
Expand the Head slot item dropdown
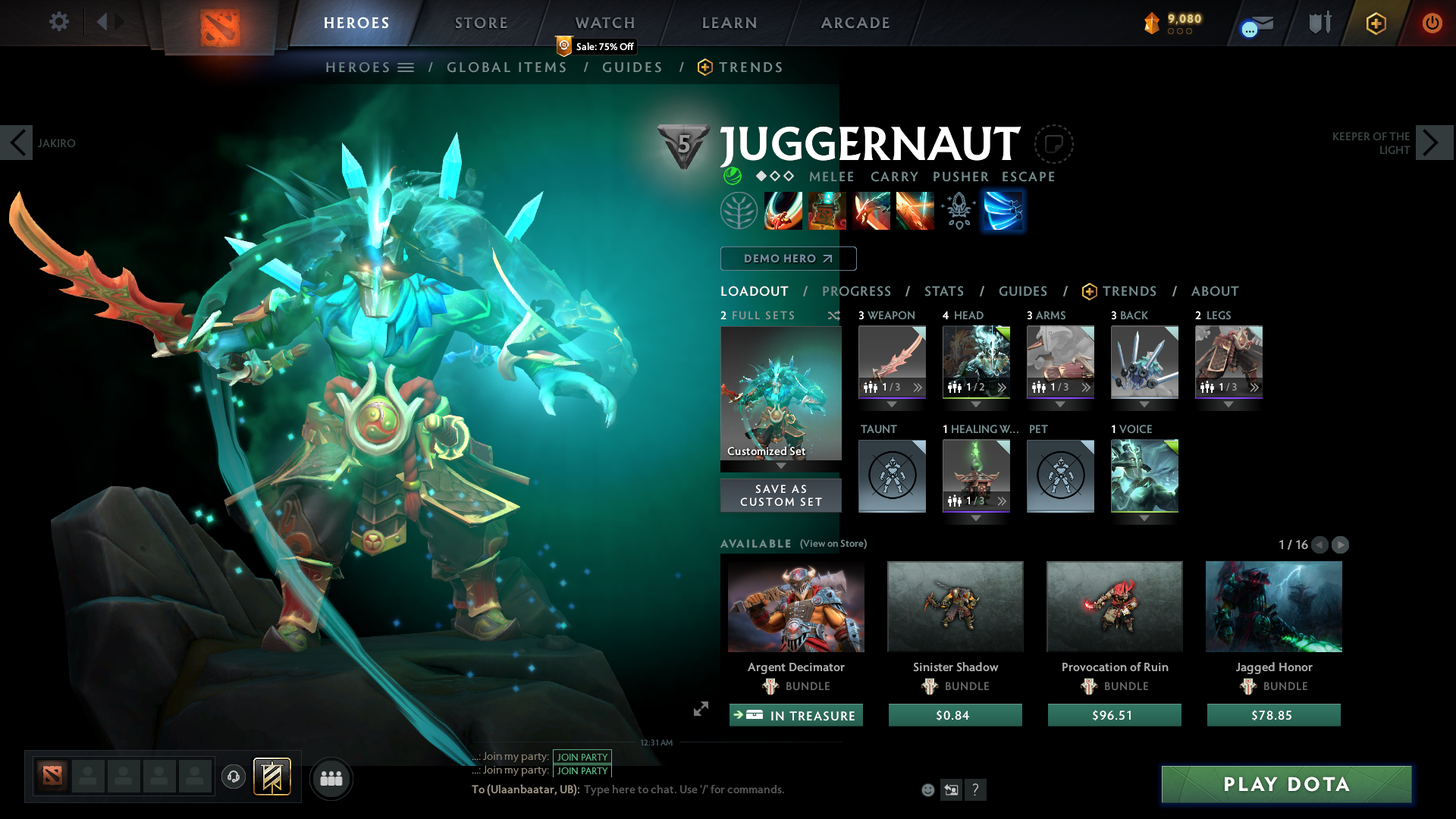(976, 405)
